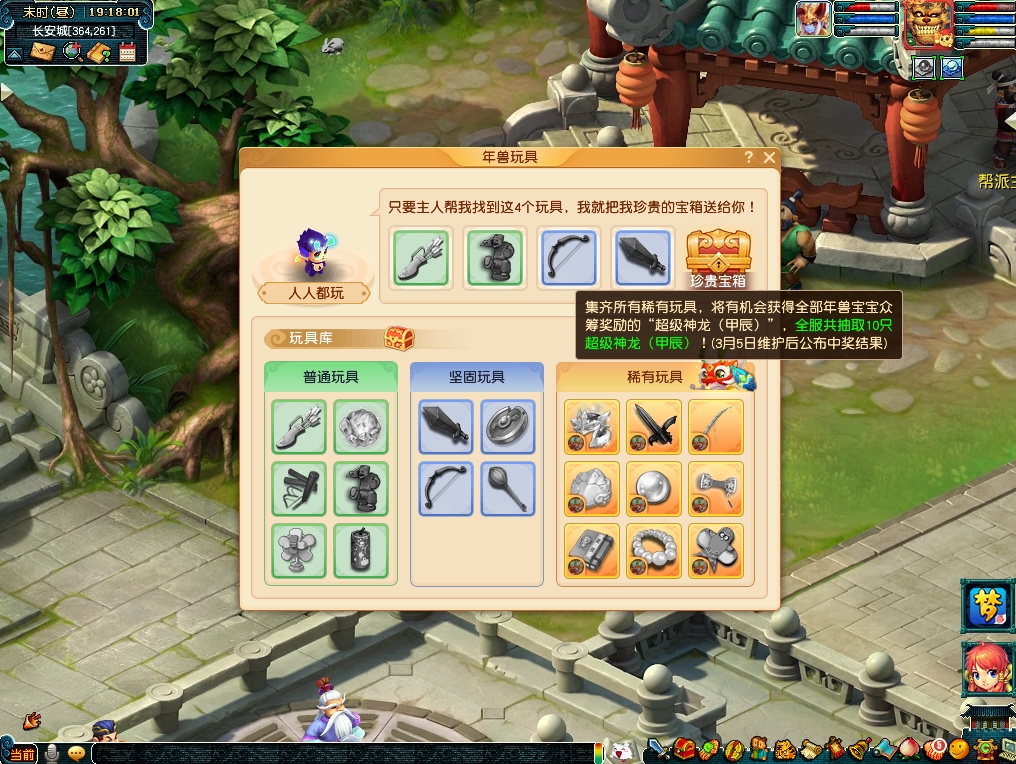Image resolution: width=1016 pixels, height=764 pixels.
Task: Select the round shield toy in 坚固玩具
Action: (507, 427)
